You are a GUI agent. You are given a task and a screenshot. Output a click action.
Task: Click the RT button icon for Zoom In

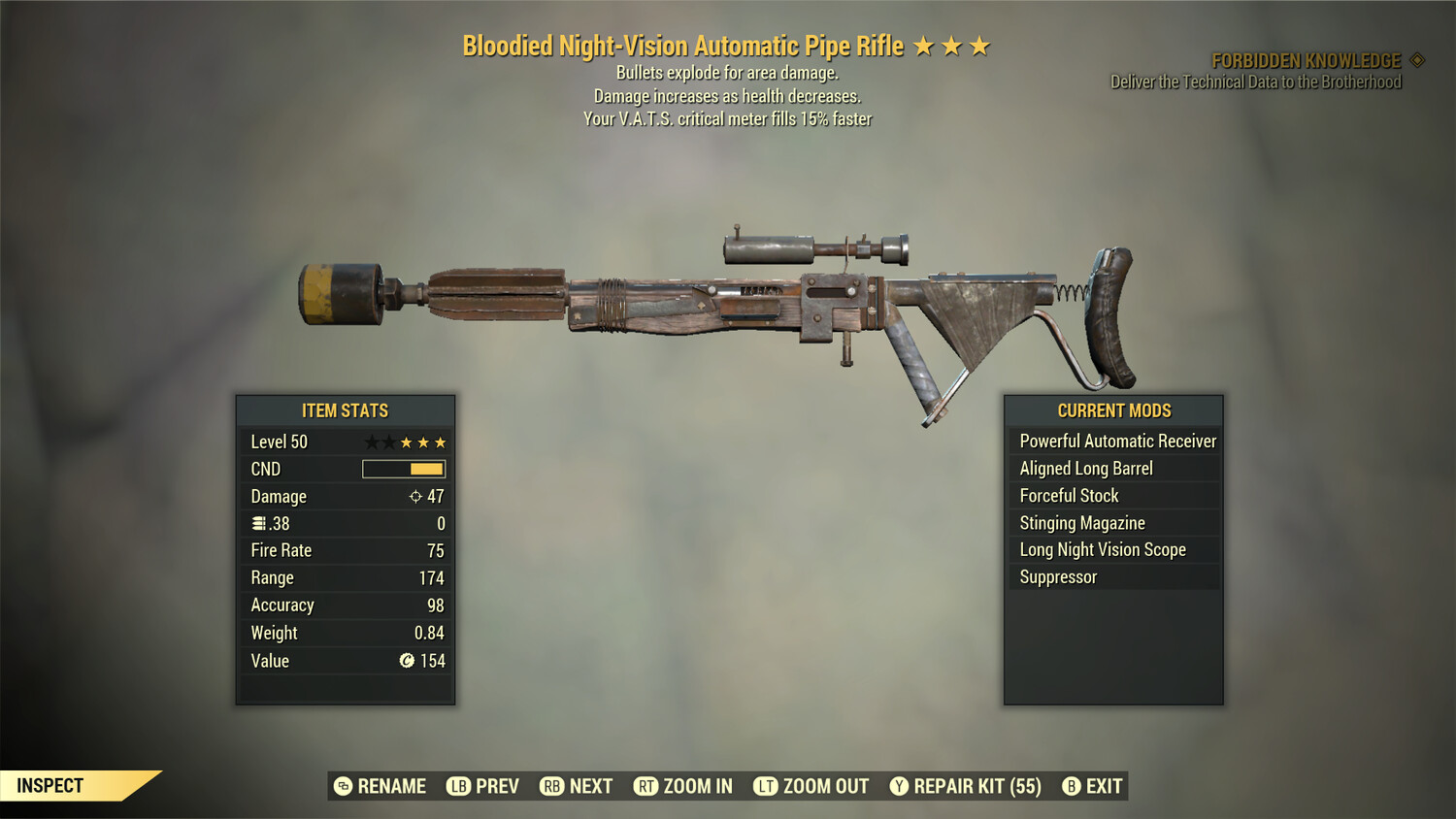[645, 786]
